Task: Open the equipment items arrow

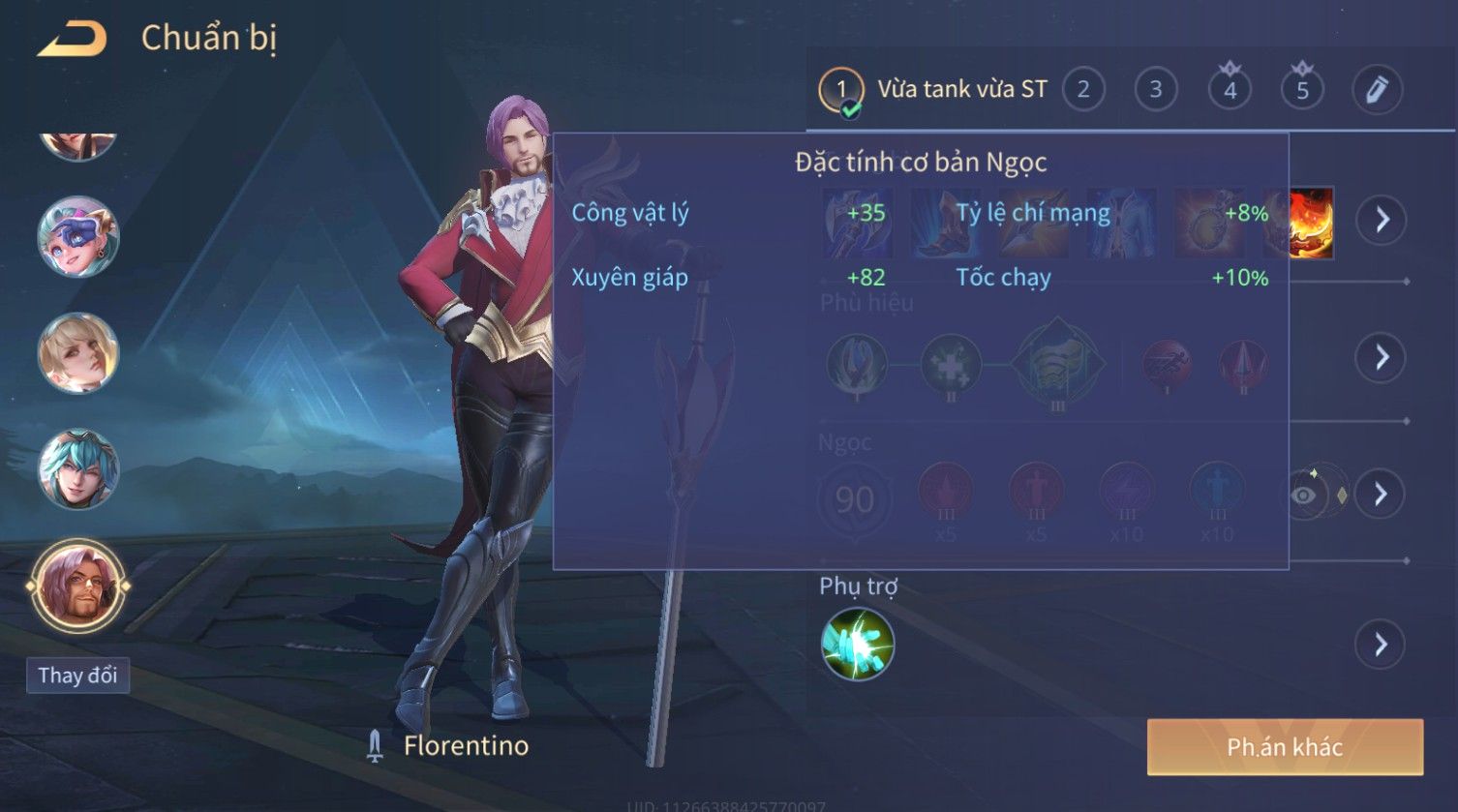Action: (1381, 221)
